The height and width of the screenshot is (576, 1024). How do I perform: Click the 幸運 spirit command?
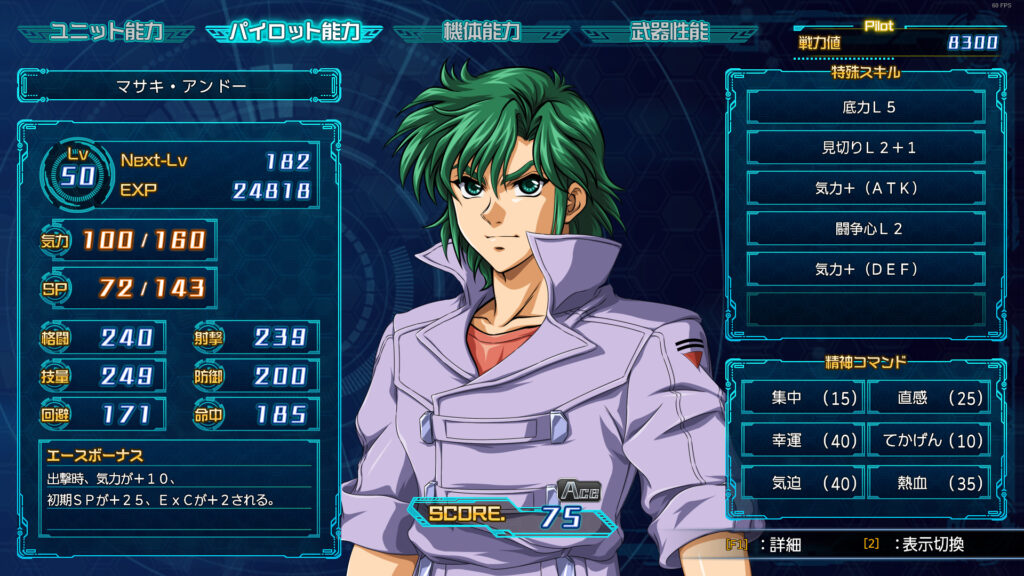coord(802,440)
